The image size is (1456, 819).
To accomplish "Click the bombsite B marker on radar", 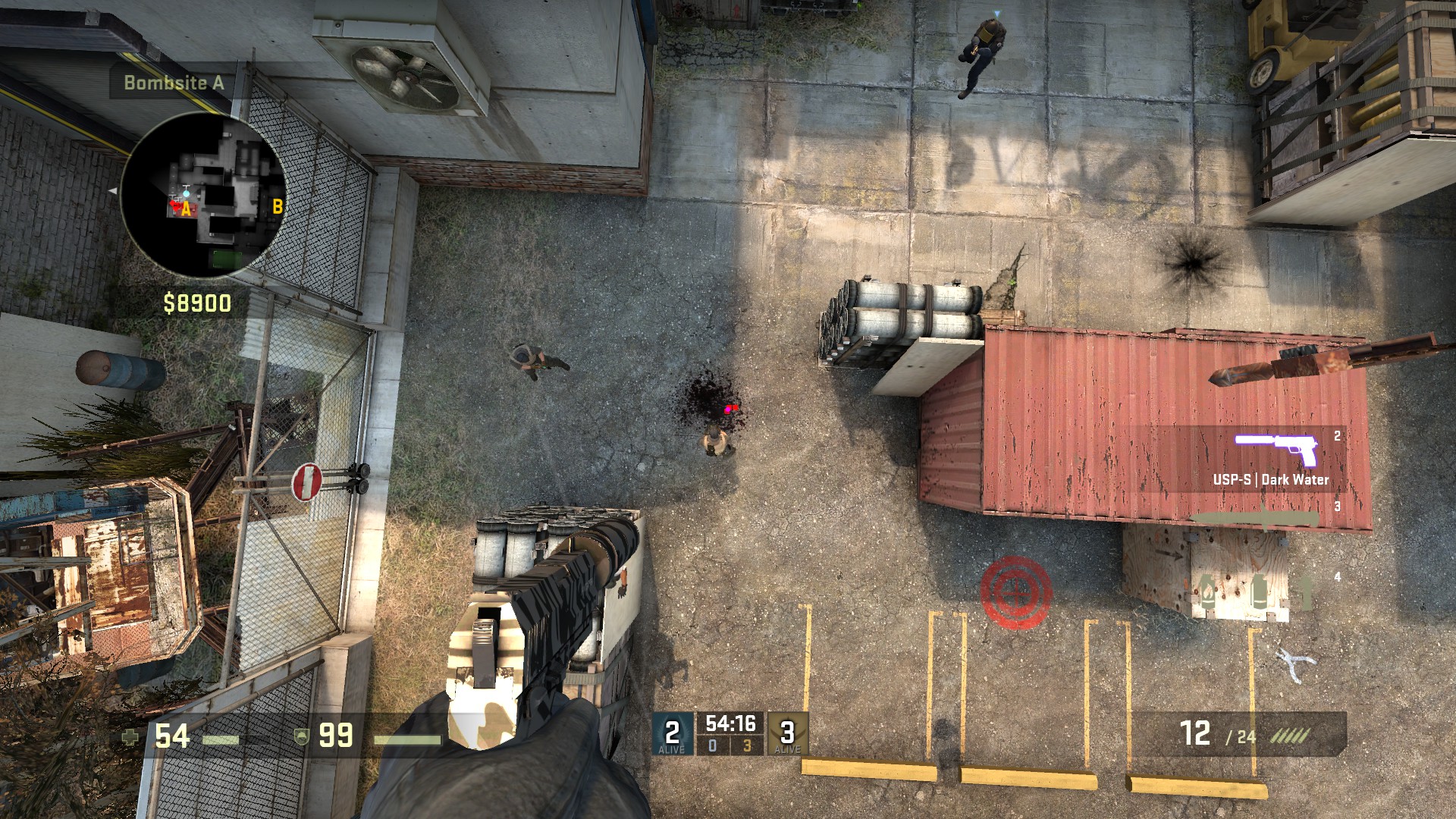I will coord(278,206).
